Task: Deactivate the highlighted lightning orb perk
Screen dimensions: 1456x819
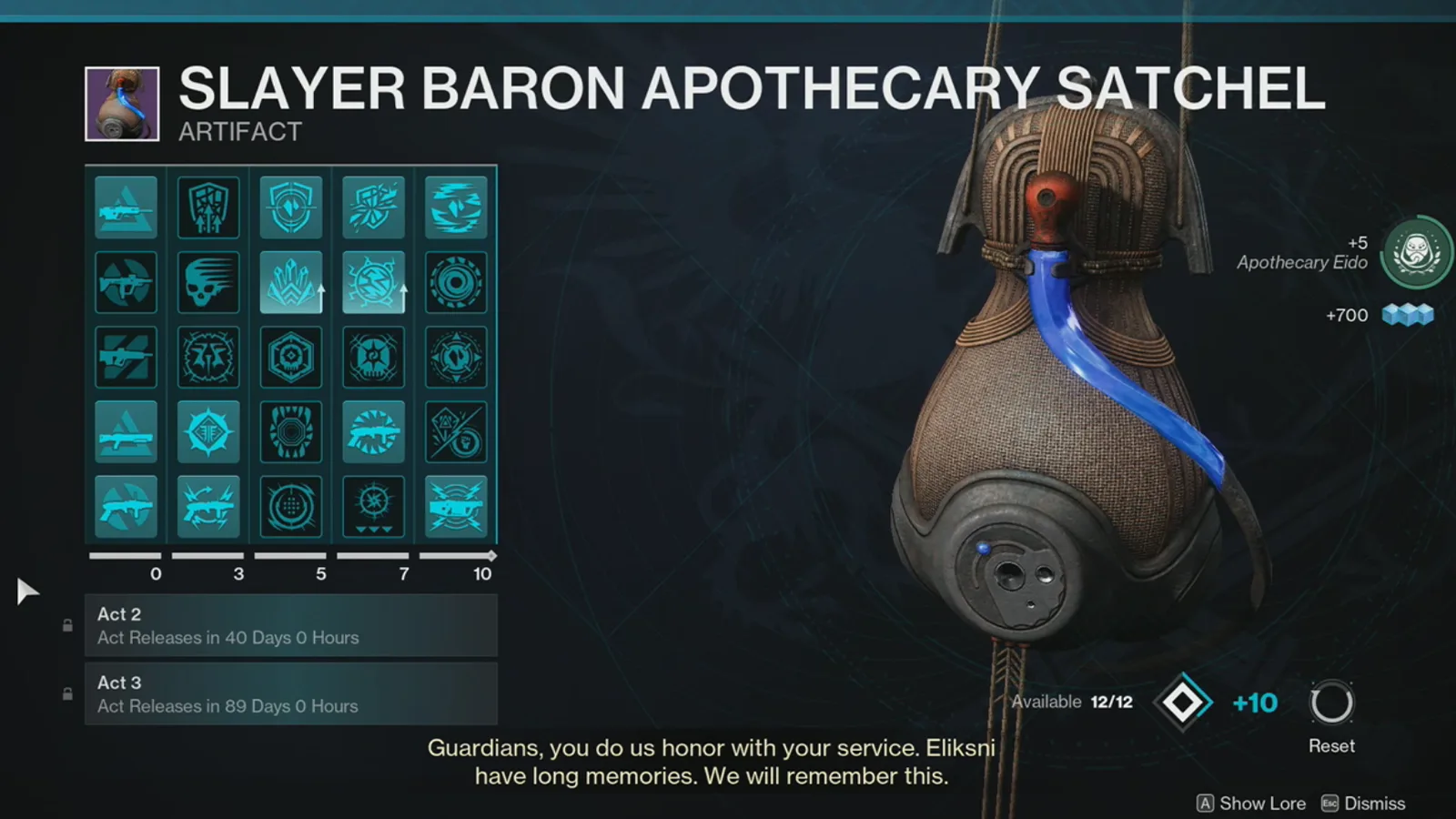Action: pyautogui.click(x=373, y=282)
